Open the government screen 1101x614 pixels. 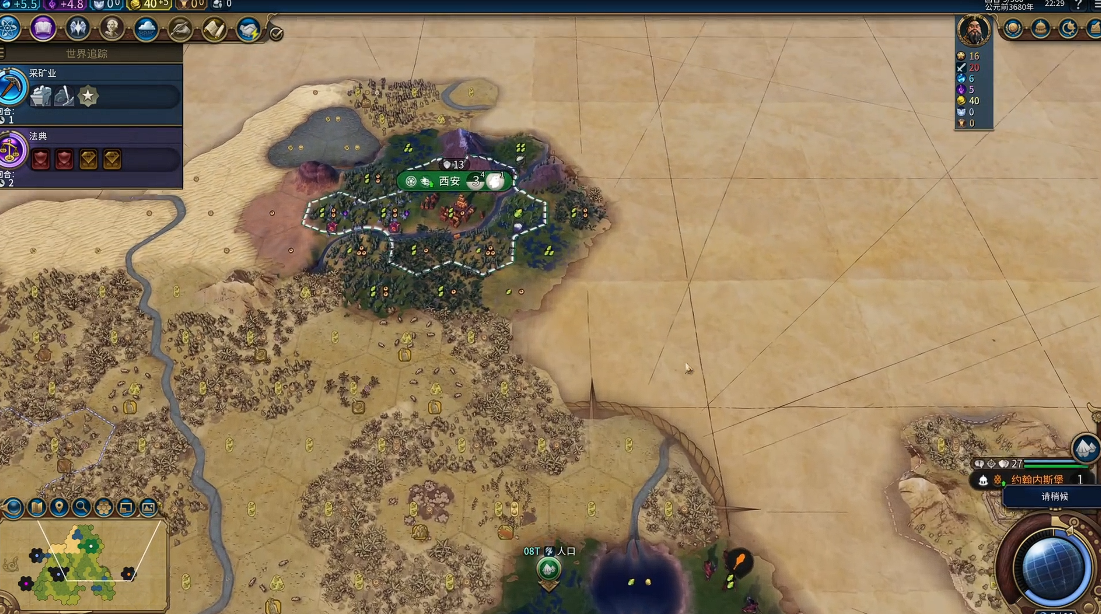coord(77,28)
